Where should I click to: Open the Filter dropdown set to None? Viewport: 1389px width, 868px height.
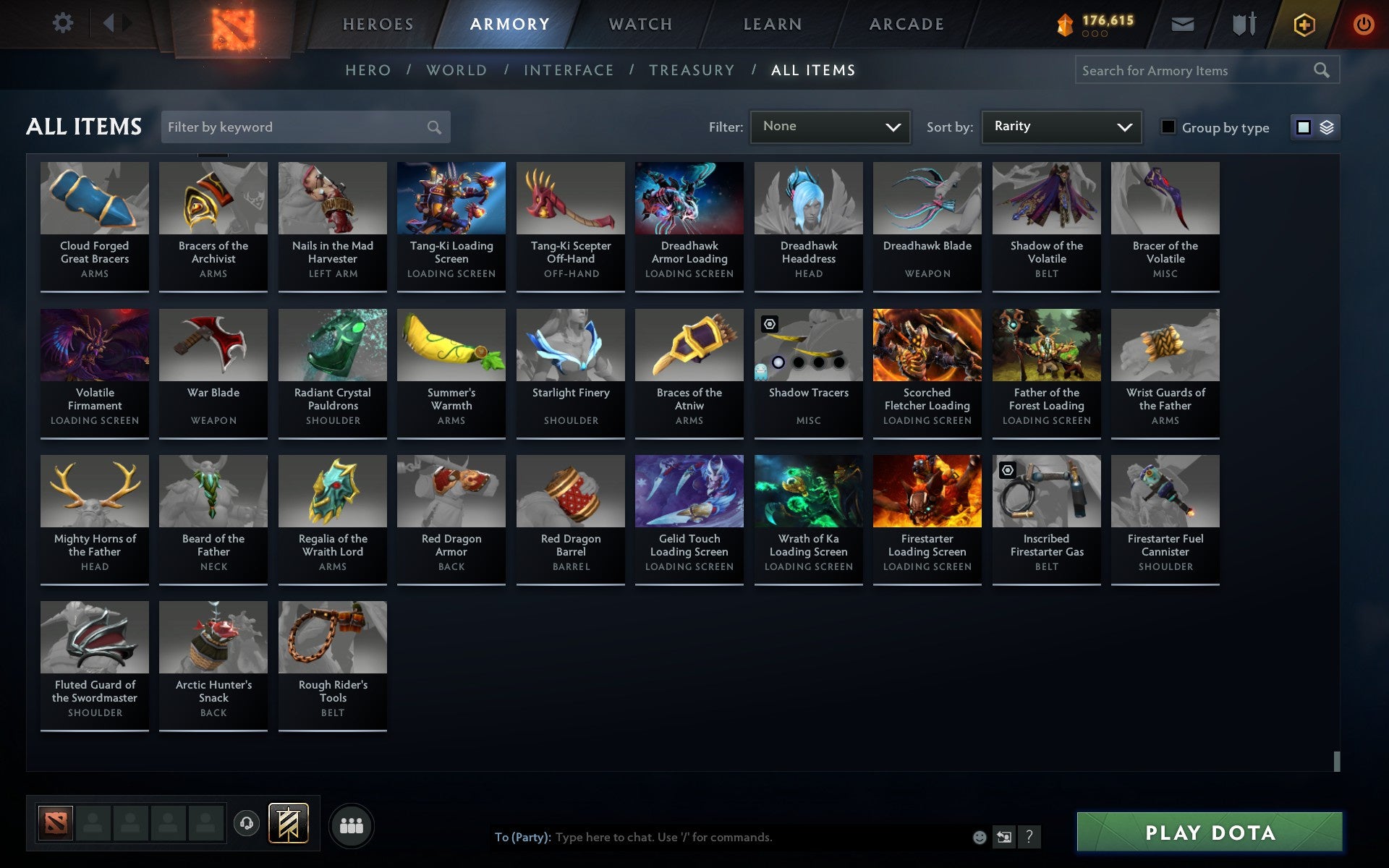click(830, 127)
